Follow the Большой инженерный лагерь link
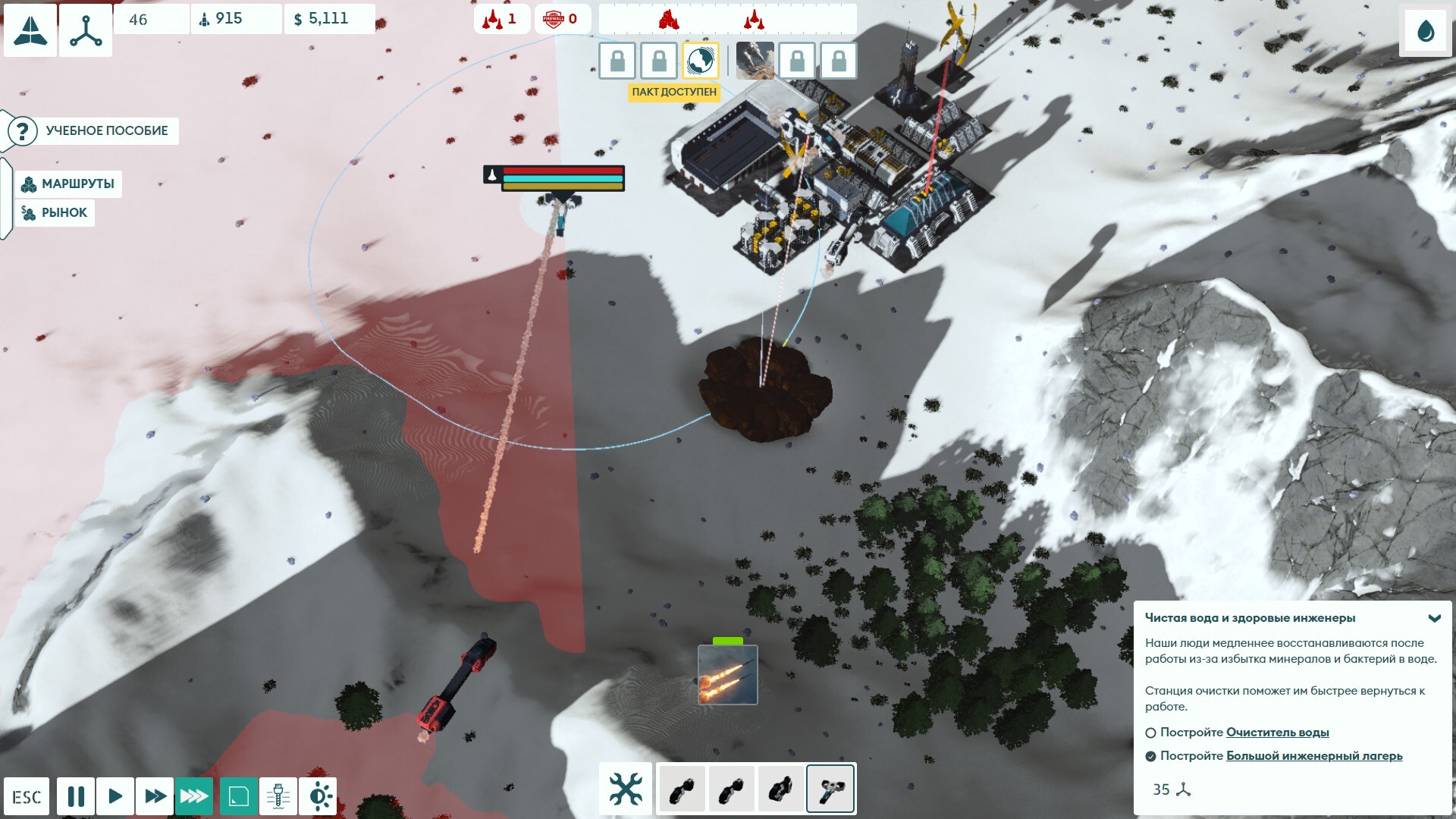 pyautogui.click(x=1313, y=756)
